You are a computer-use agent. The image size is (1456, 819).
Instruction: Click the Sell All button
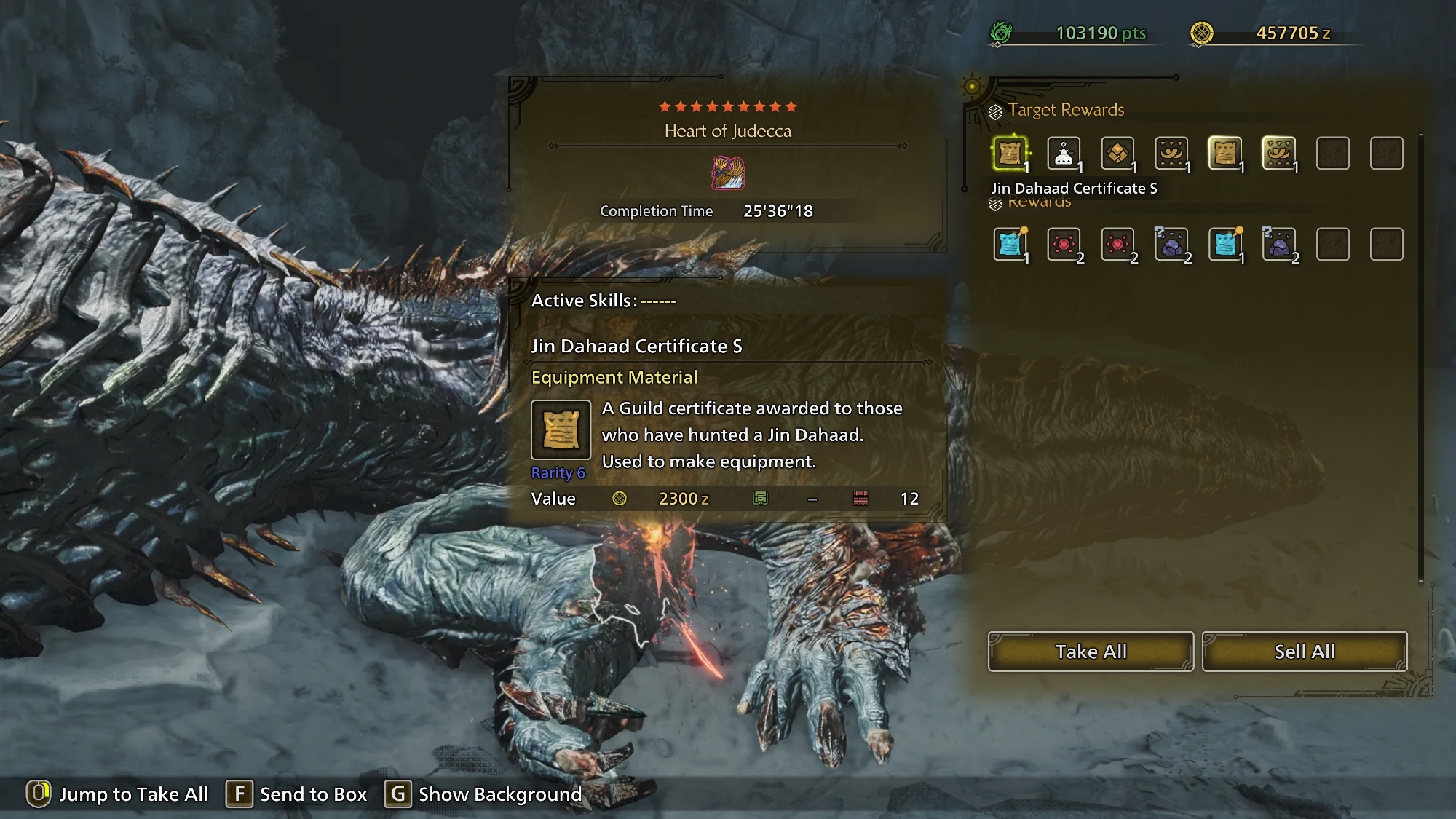point(1305,652)
